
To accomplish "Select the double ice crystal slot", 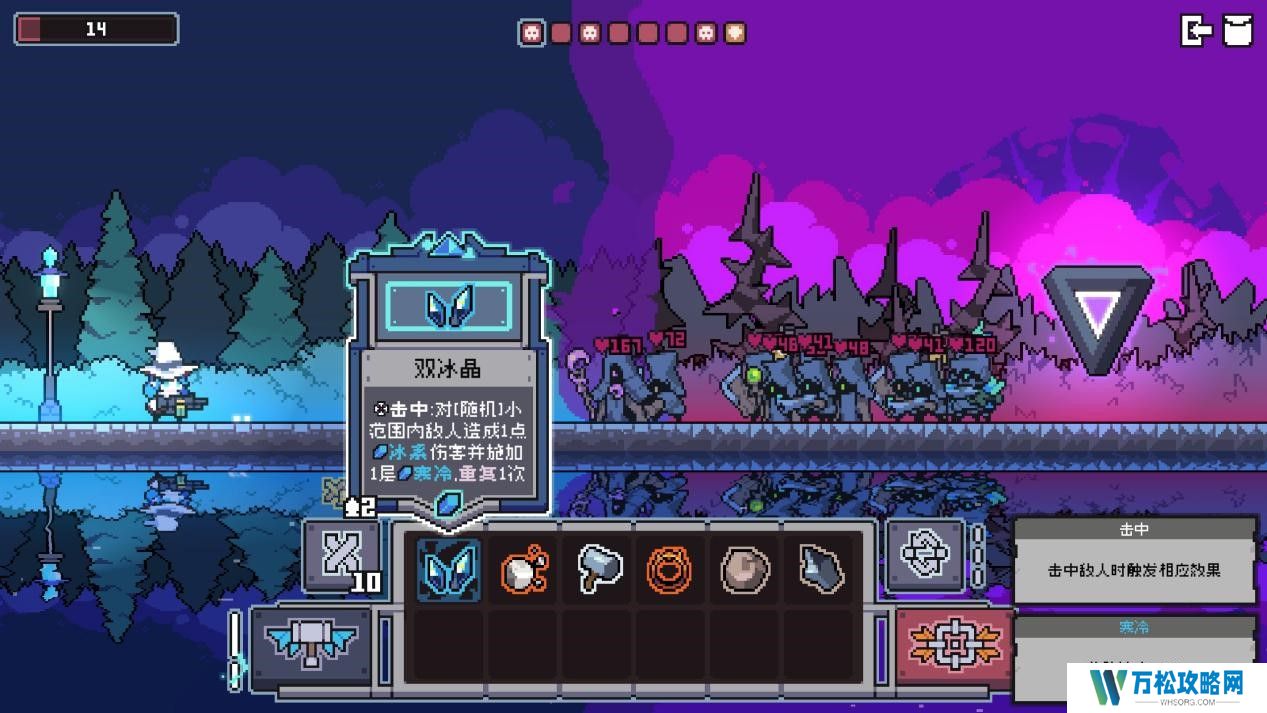I will [449, 569].
